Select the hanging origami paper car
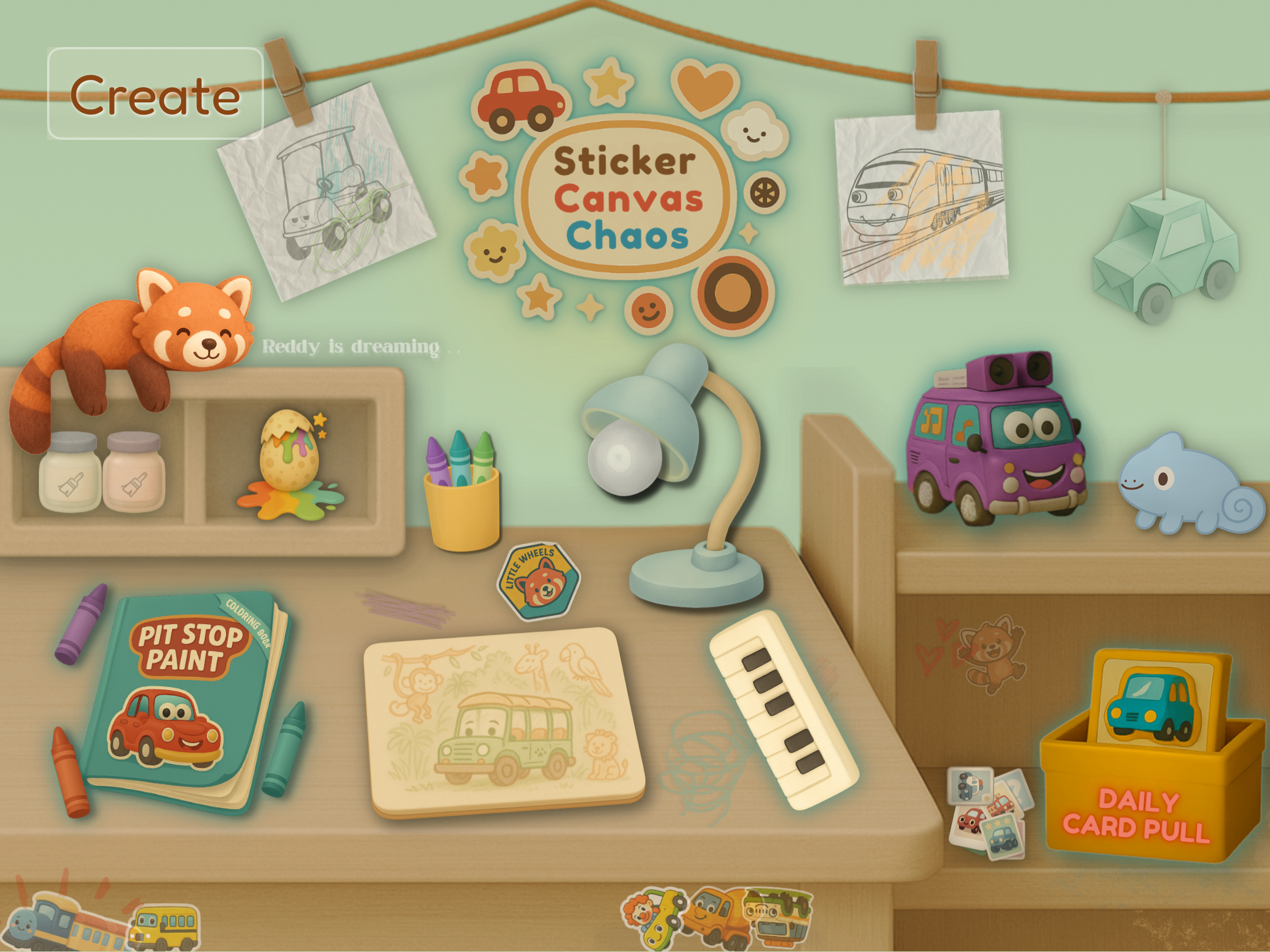Viewport: 1270px width, 952px height. pos(1167,253)
